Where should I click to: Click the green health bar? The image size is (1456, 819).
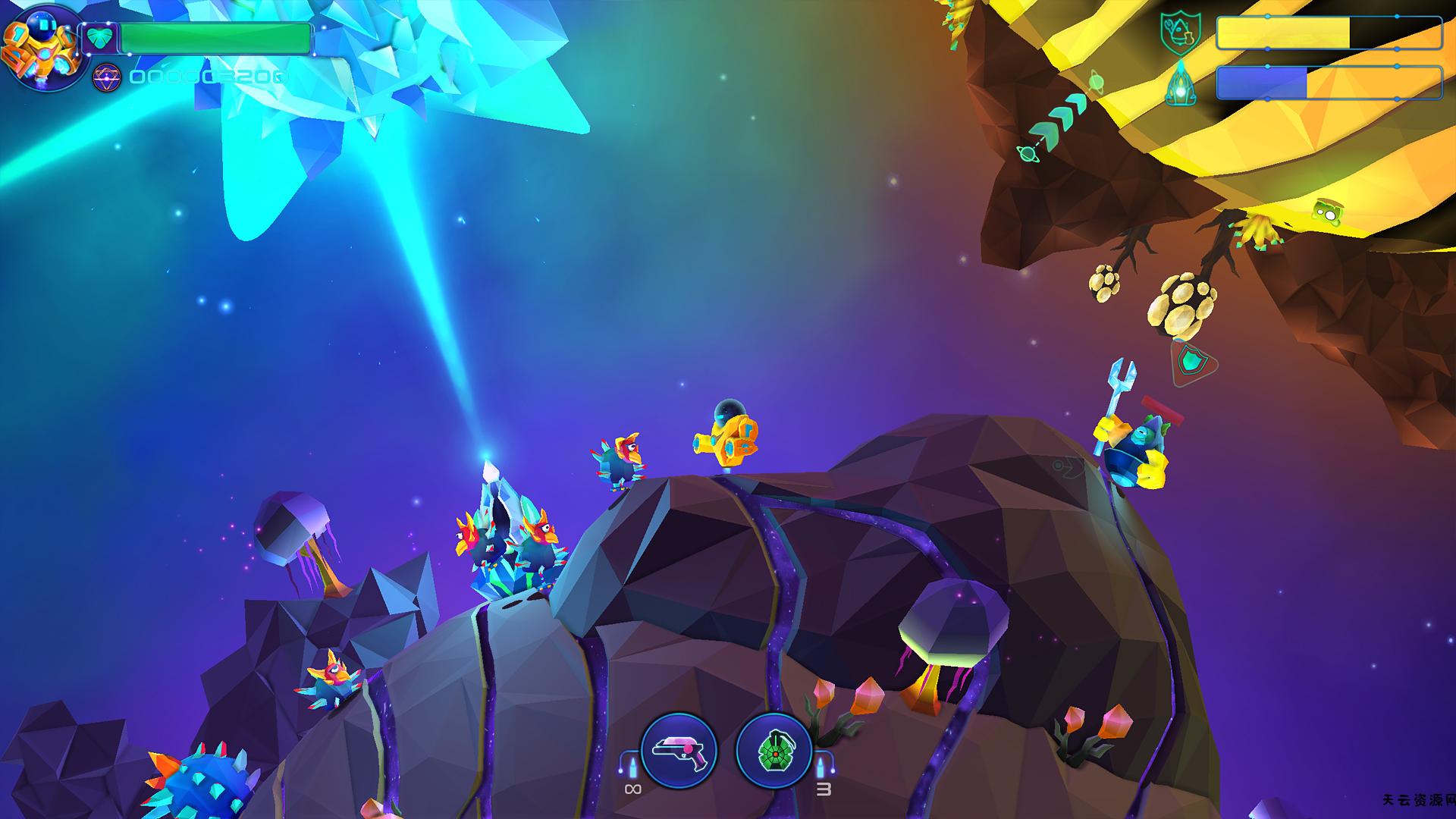[217, 38]
